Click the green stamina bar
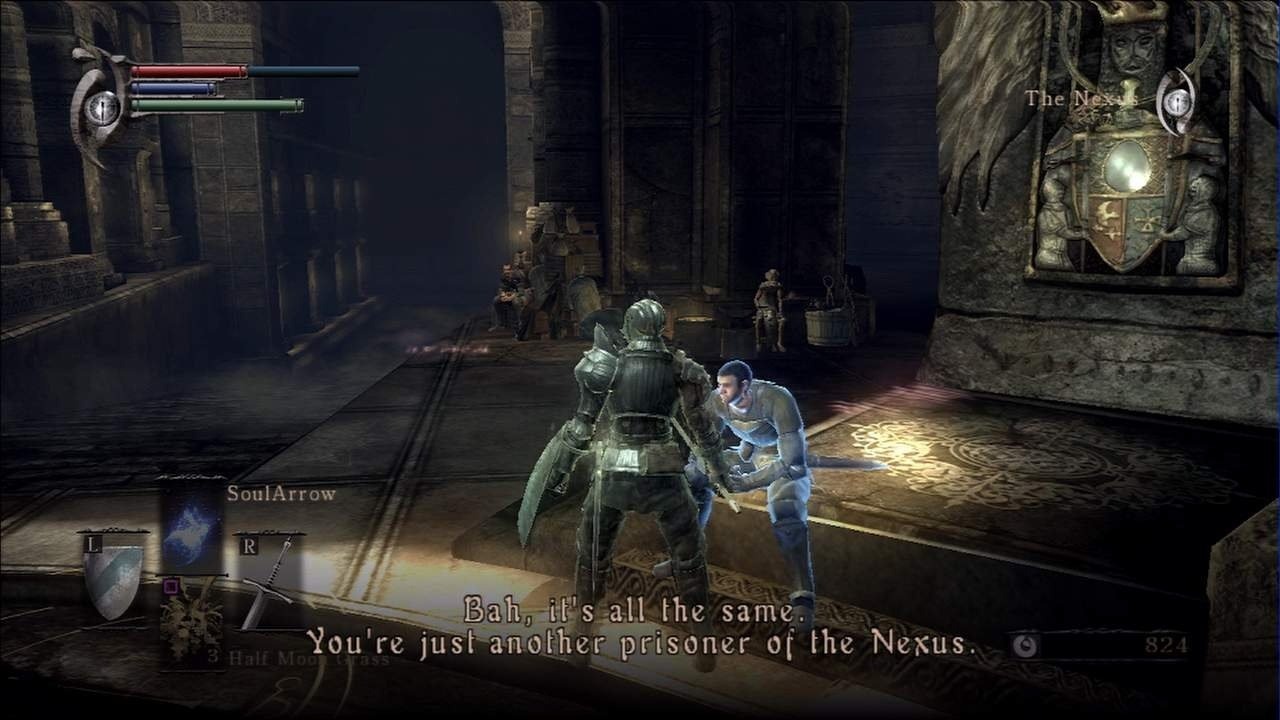Viewport: 1280px width, 720px height. tap(215, 101)
